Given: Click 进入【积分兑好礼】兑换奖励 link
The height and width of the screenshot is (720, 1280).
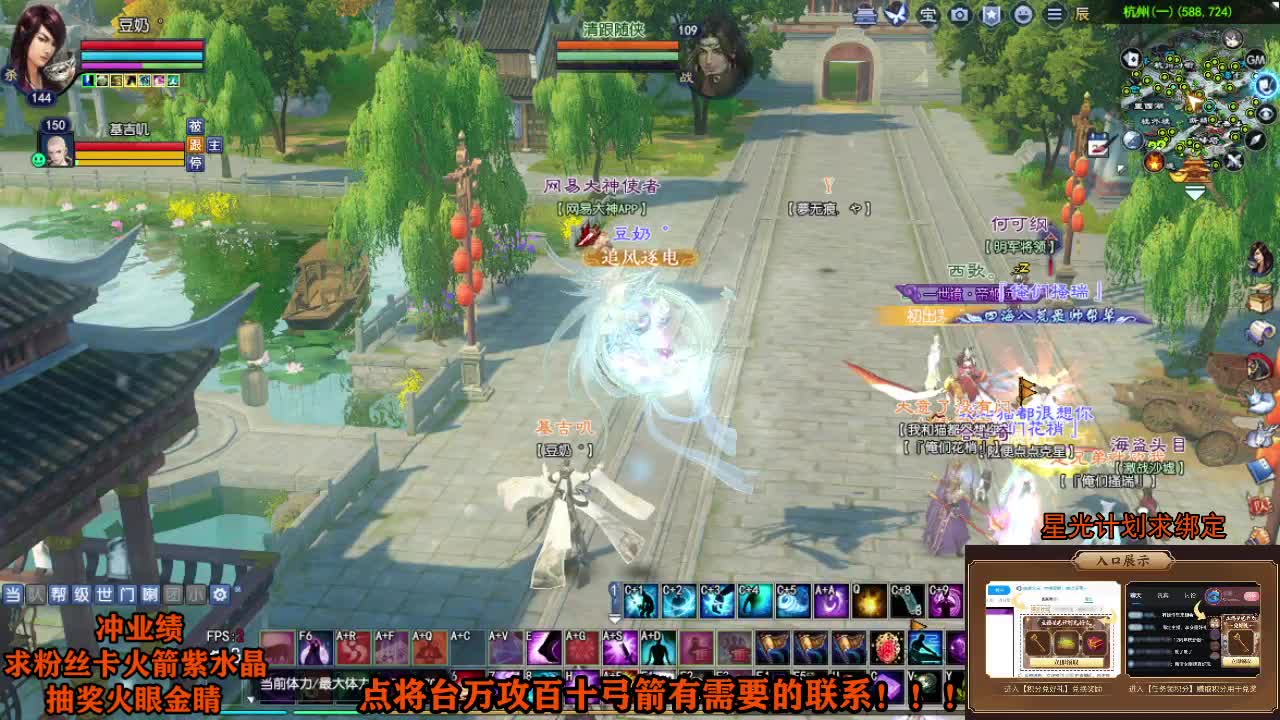Looking at the screenshot, I should (x=1053, y=688).
